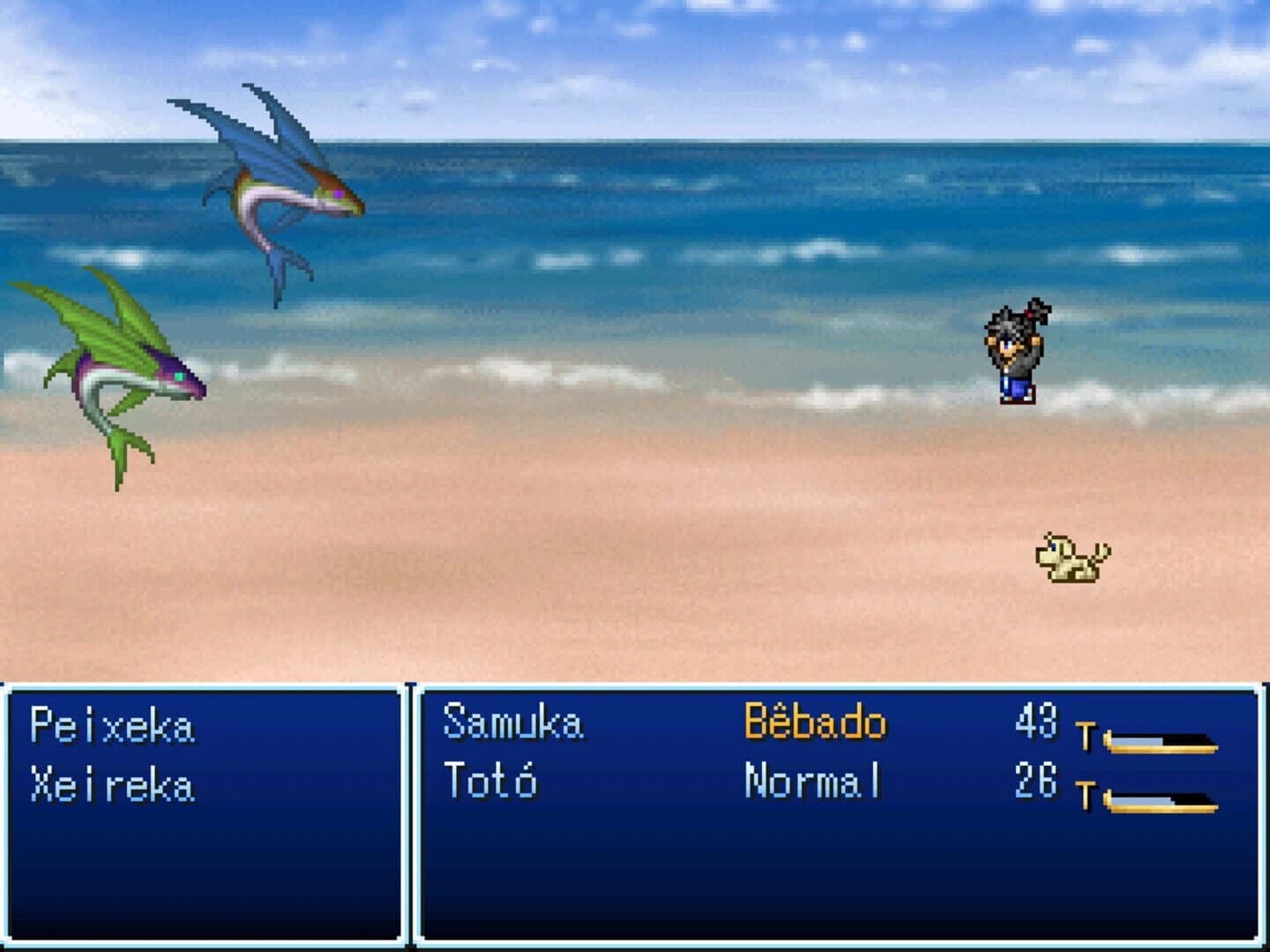This screenshot has width=1270, height=952.
Task: Click the dog sprite Totó on the sand
Action: pos(1072,562)
